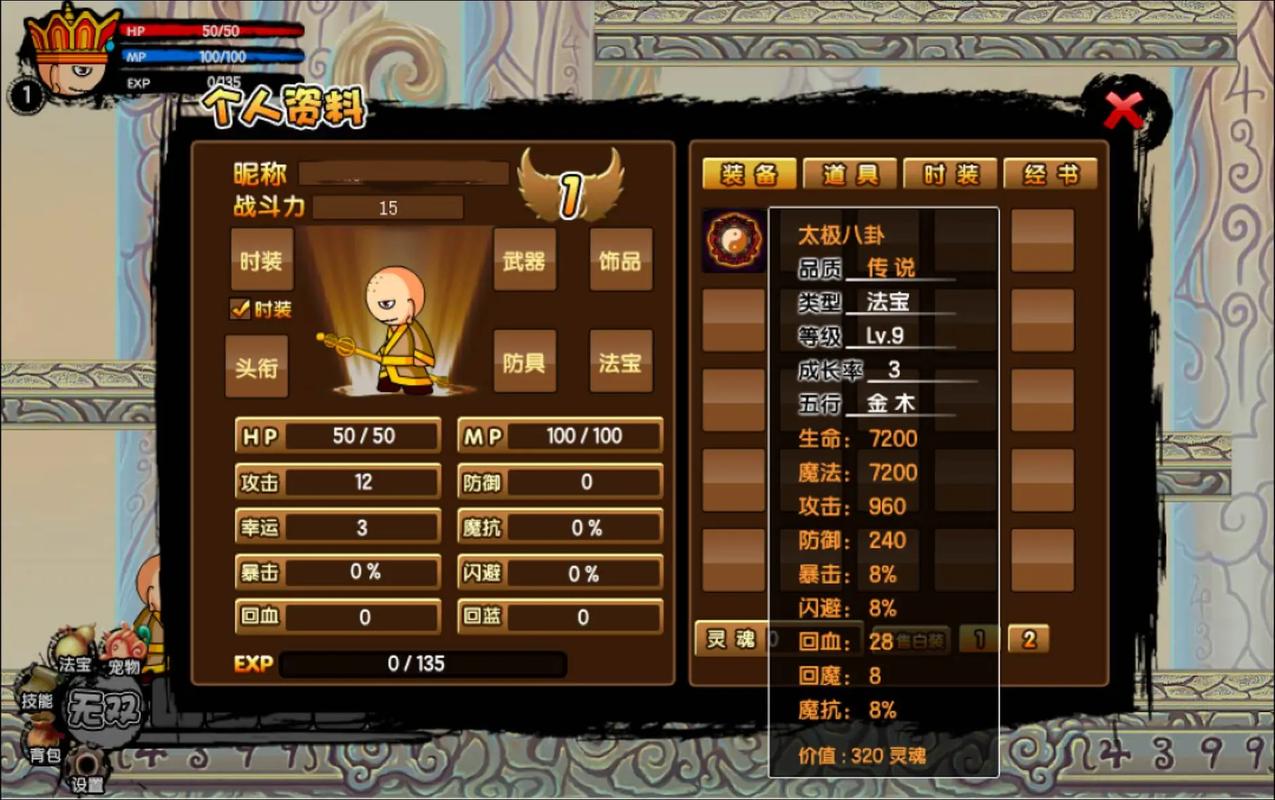Open the 头衔 title slot
This screenshot has height=800, width=1275.
click(256, 367)
